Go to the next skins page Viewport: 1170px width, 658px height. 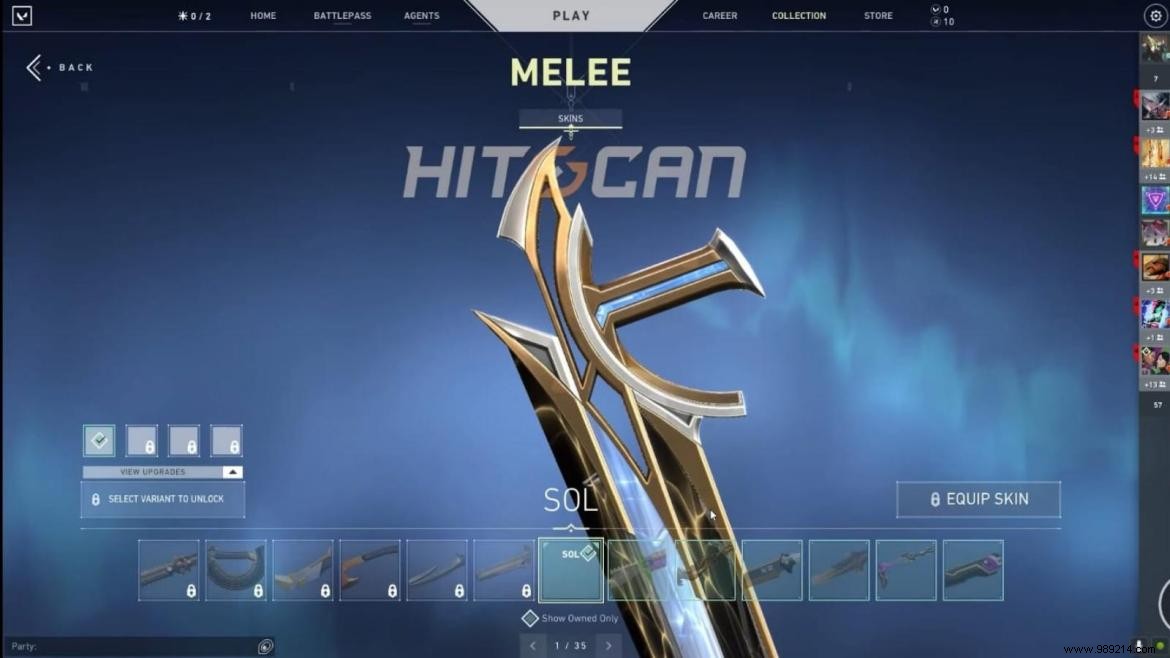(x=608, y=646)
